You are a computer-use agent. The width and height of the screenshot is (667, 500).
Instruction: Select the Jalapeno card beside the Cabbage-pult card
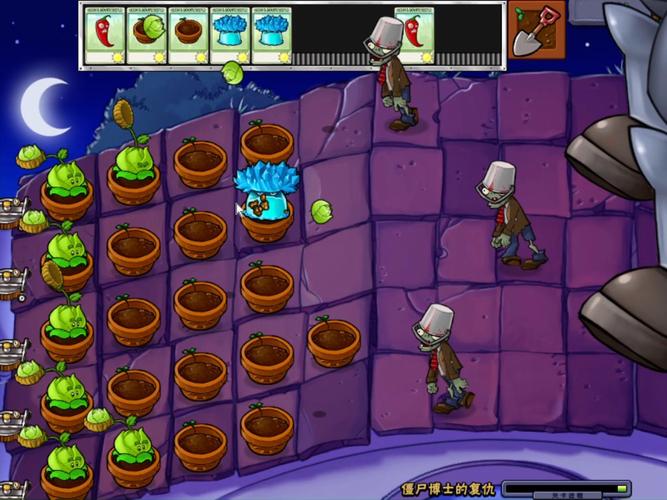point(104,36)
